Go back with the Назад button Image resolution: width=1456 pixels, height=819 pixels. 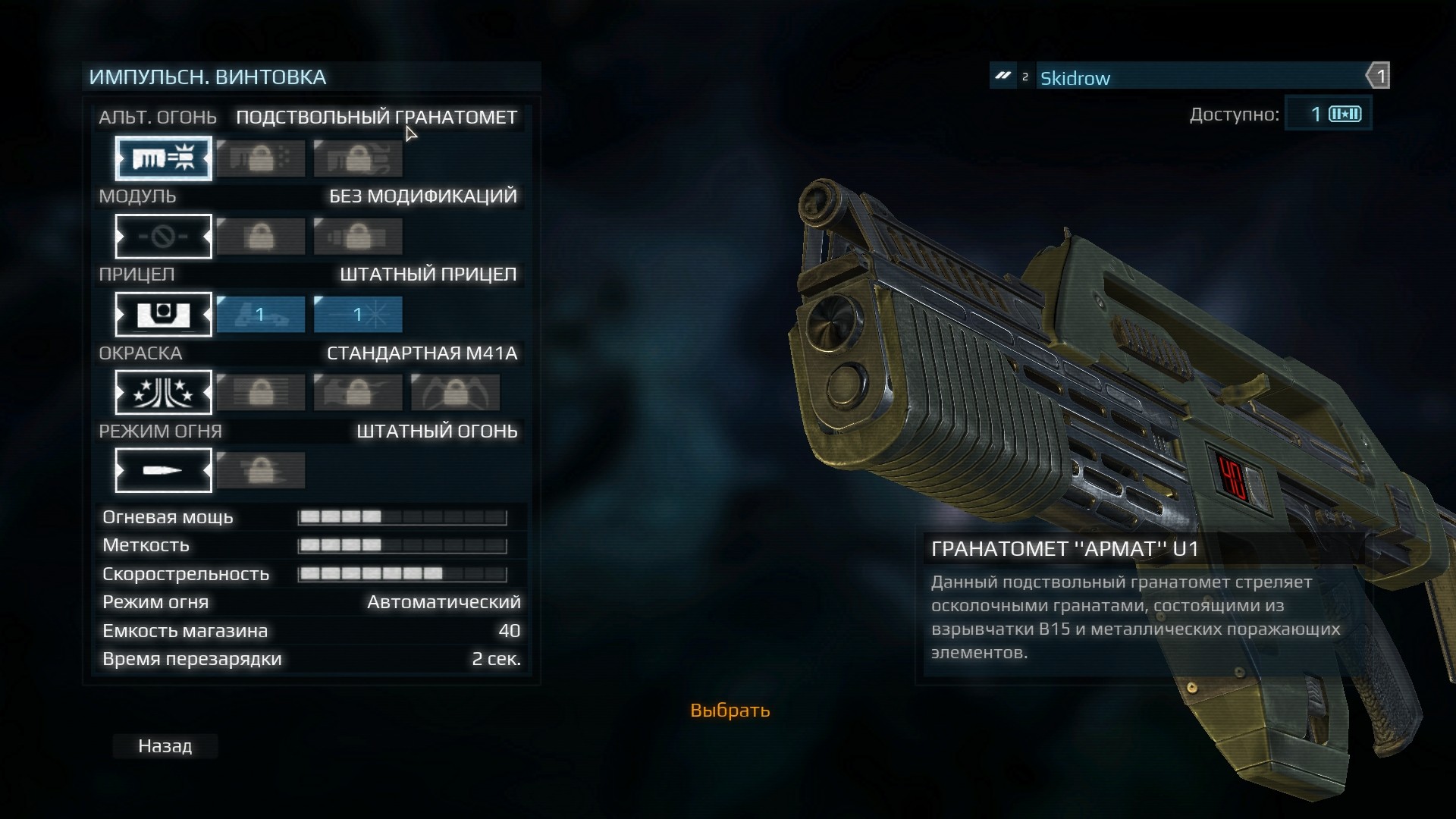coord(165,746)
